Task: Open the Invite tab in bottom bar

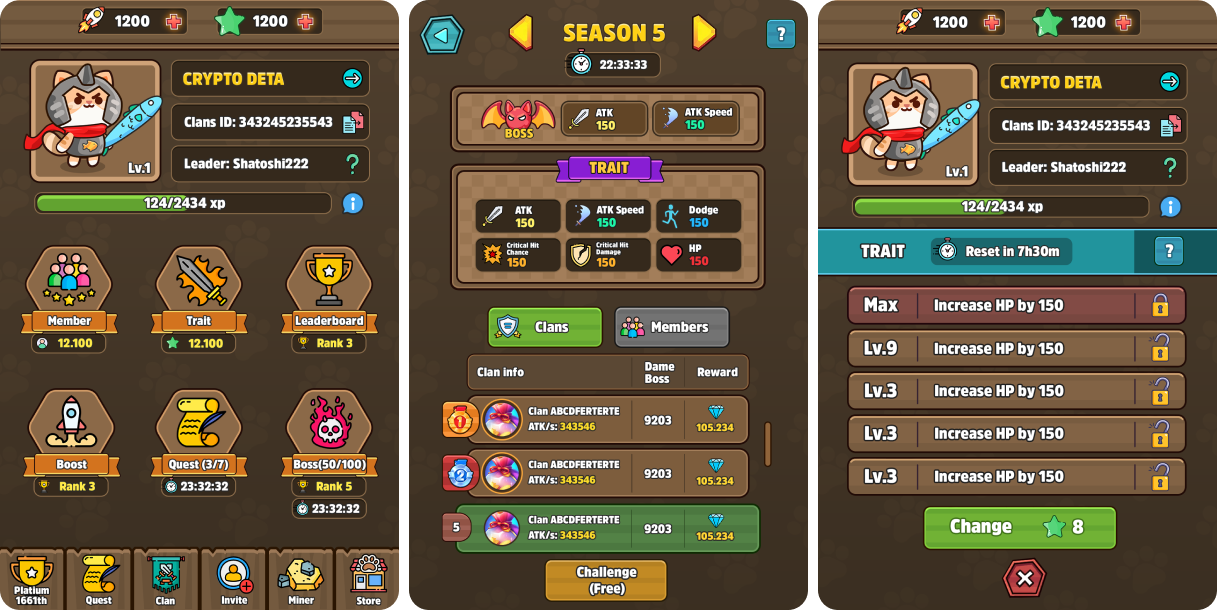Action: [233, 580]
